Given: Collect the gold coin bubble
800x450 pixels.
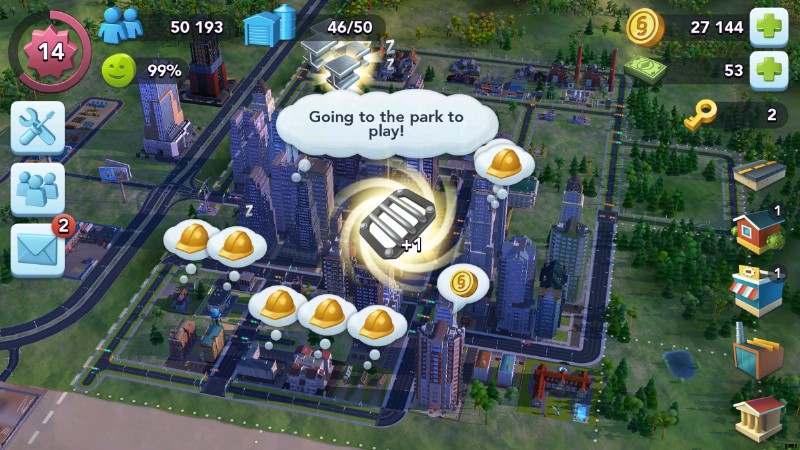Looking at the screenshot, I should pyautogui.click(x=463, y=283).
